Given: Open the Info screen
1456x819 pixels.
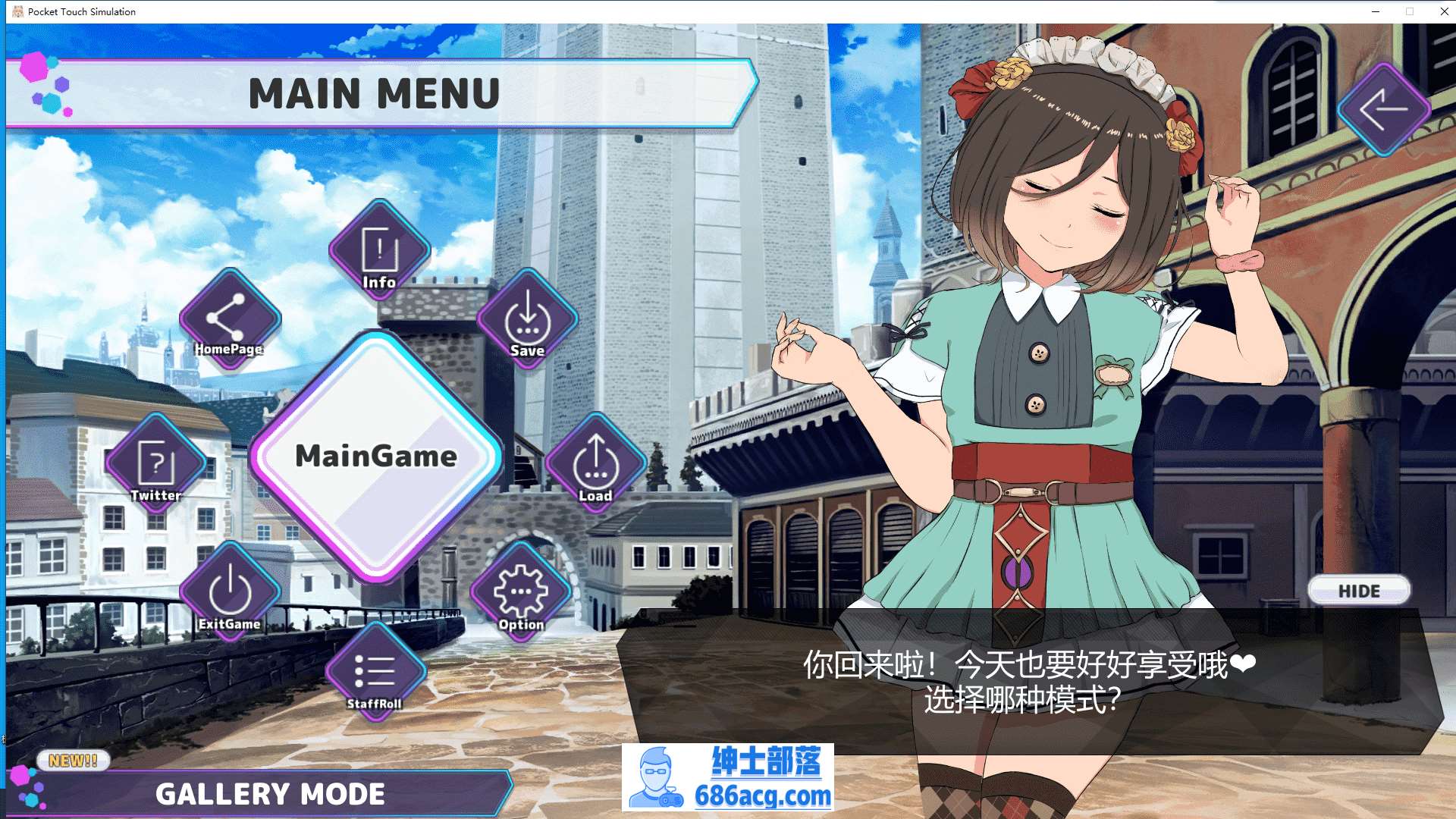Looking at the screenshot, I should 378,250.
